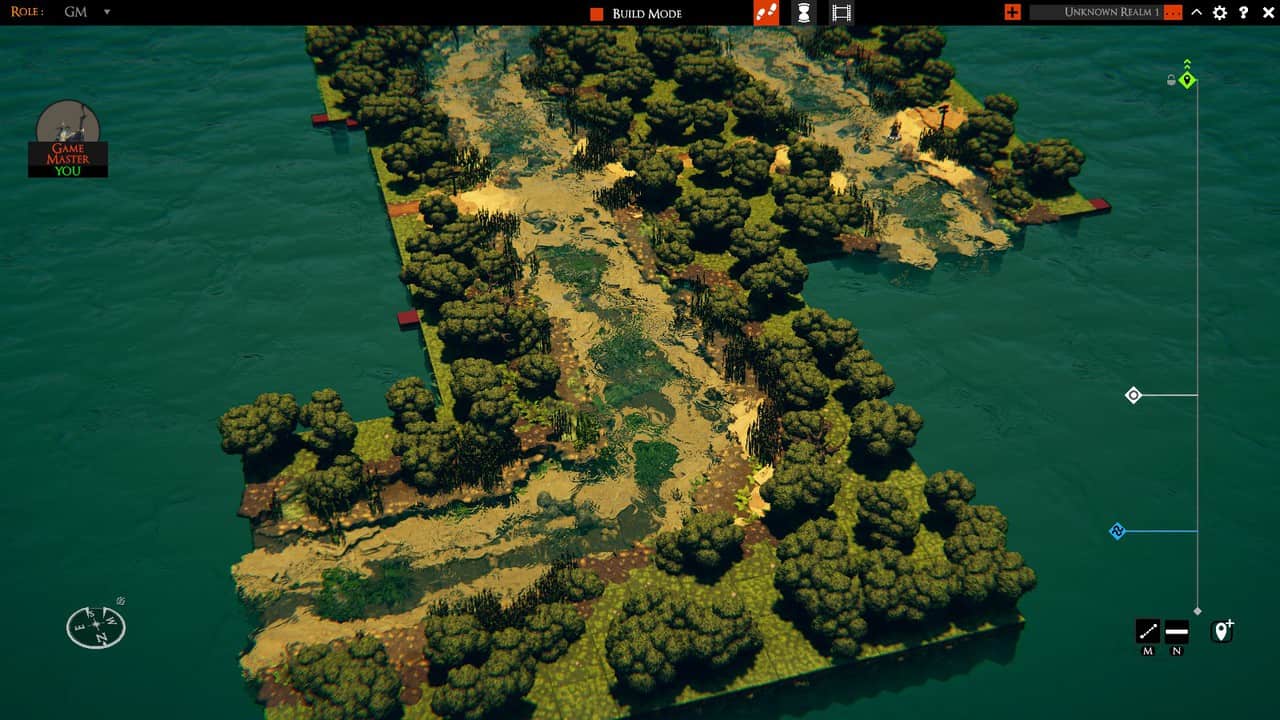Open the Unknown Realm 1 options button
Viewport: 1280px width, 720px height.
coord(1173,12)
